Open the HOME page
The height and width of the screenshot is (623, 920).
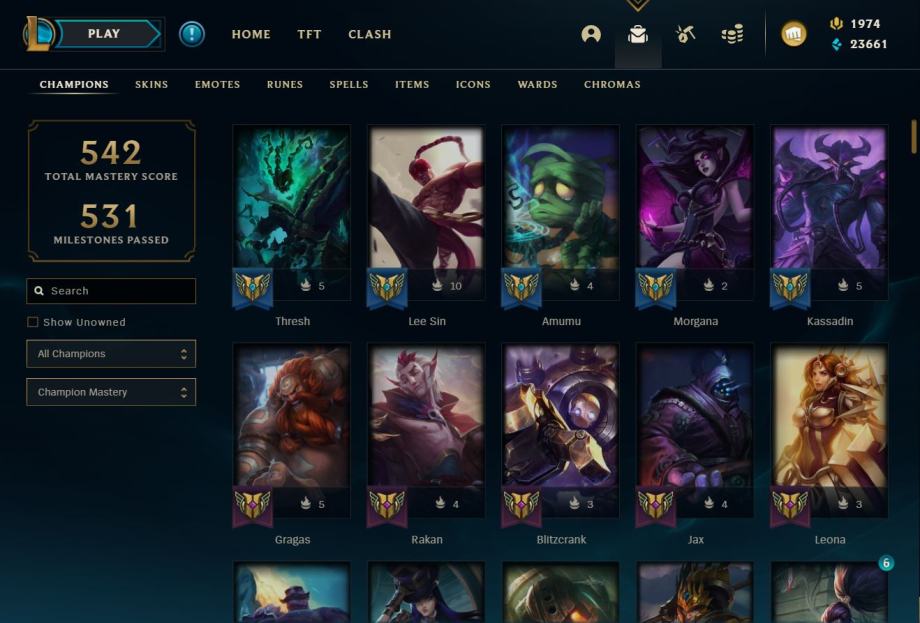tap(251, 34)
